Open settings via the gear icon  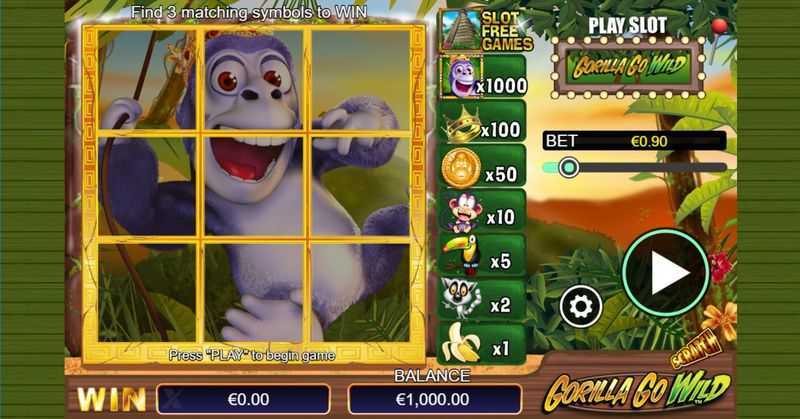pos(580,306)
